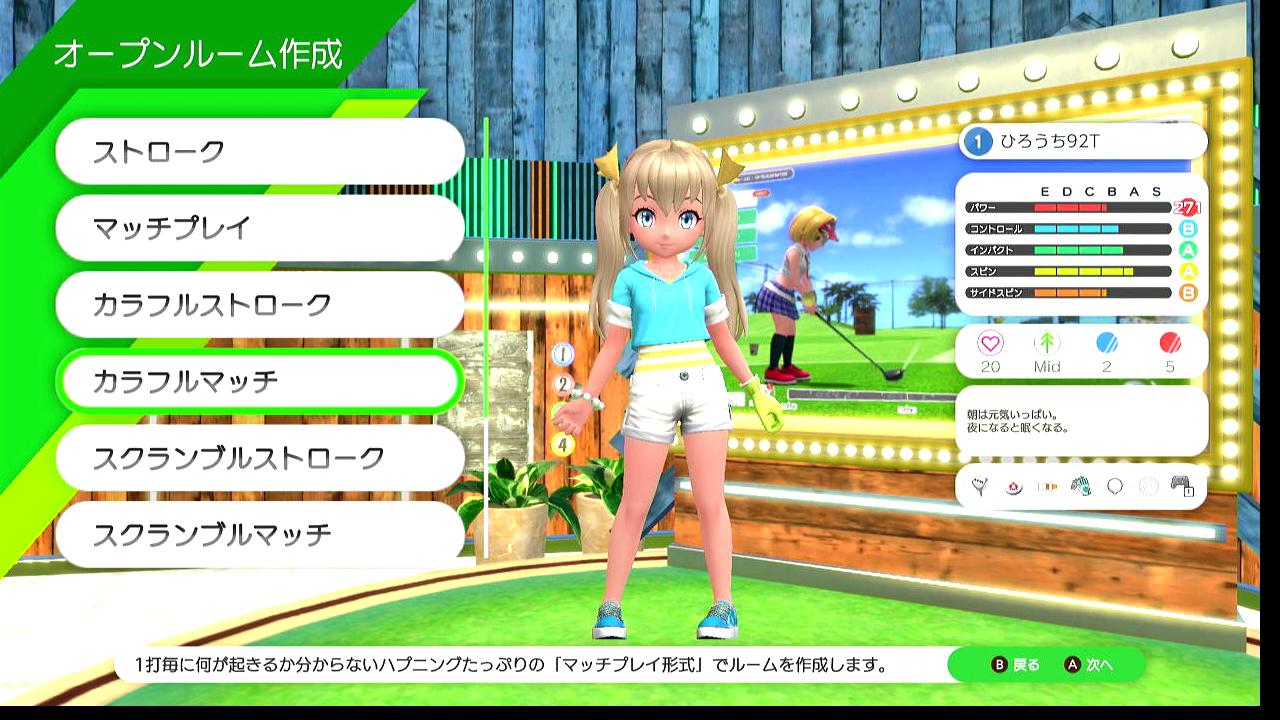This screenshot has height=720, width=1280.
Task: Select the ひろうち92T player name panel
Action: tap(1082, 142)
